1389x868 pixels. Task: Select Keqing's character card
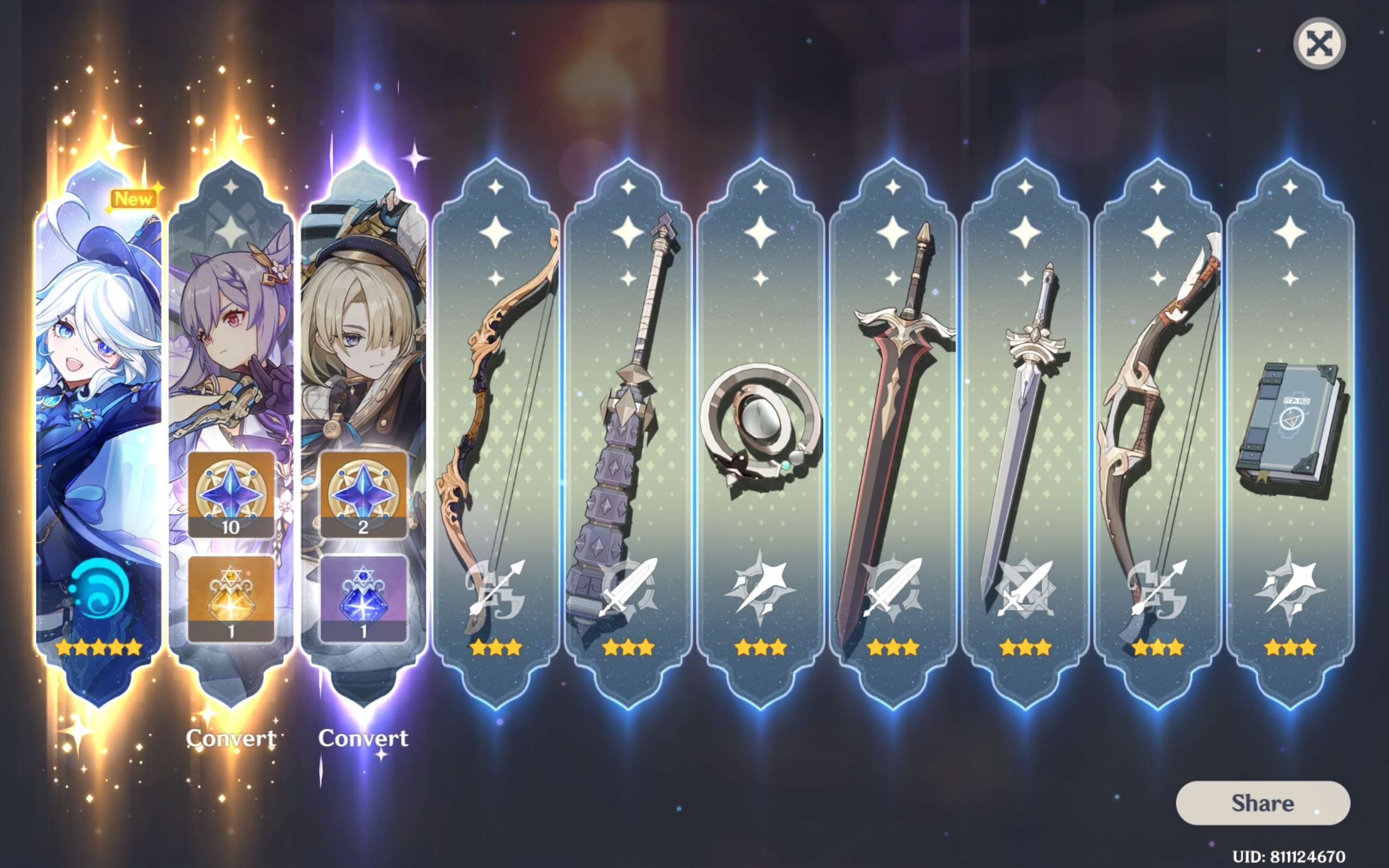tap(231, 344)
